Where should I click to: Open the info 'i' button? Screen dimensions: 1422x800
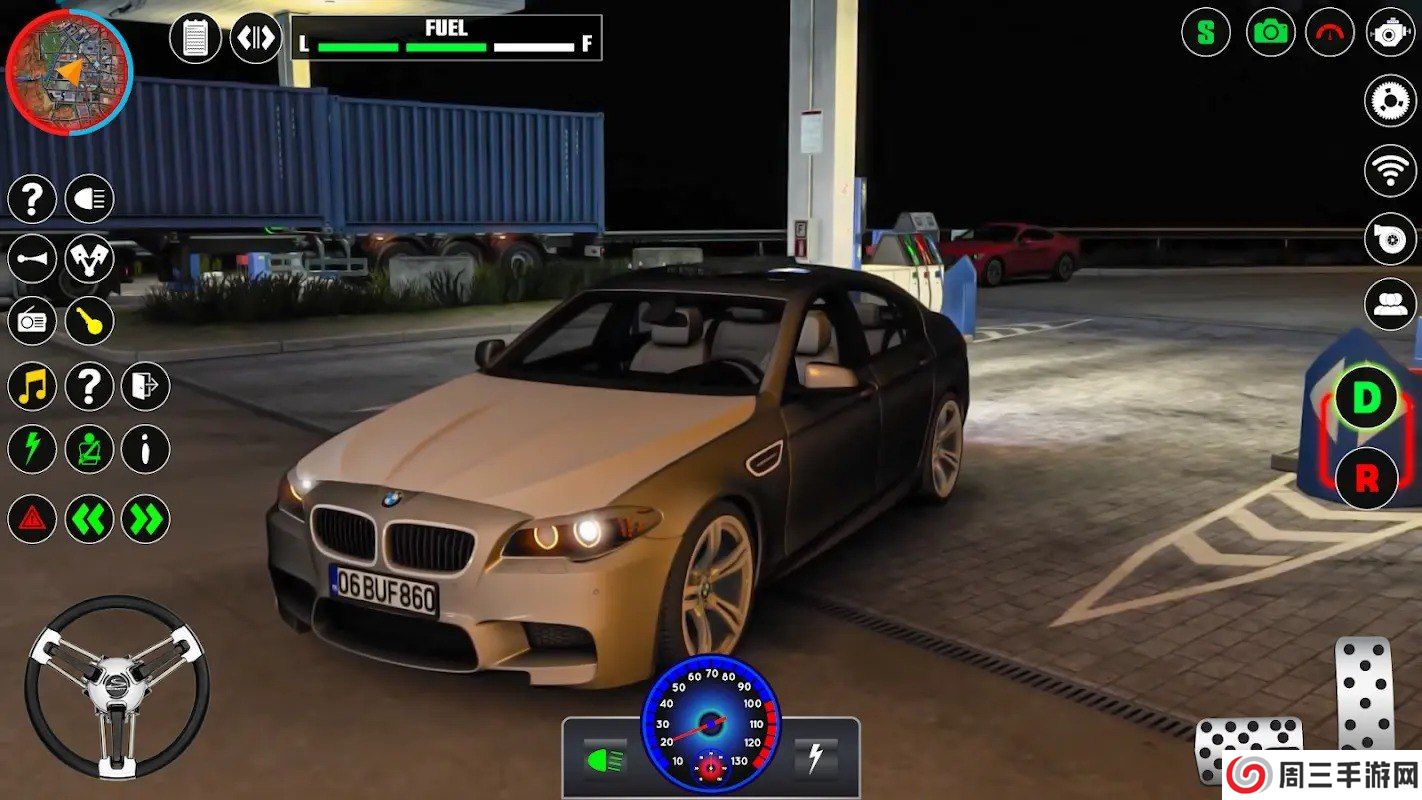(146, 449)
